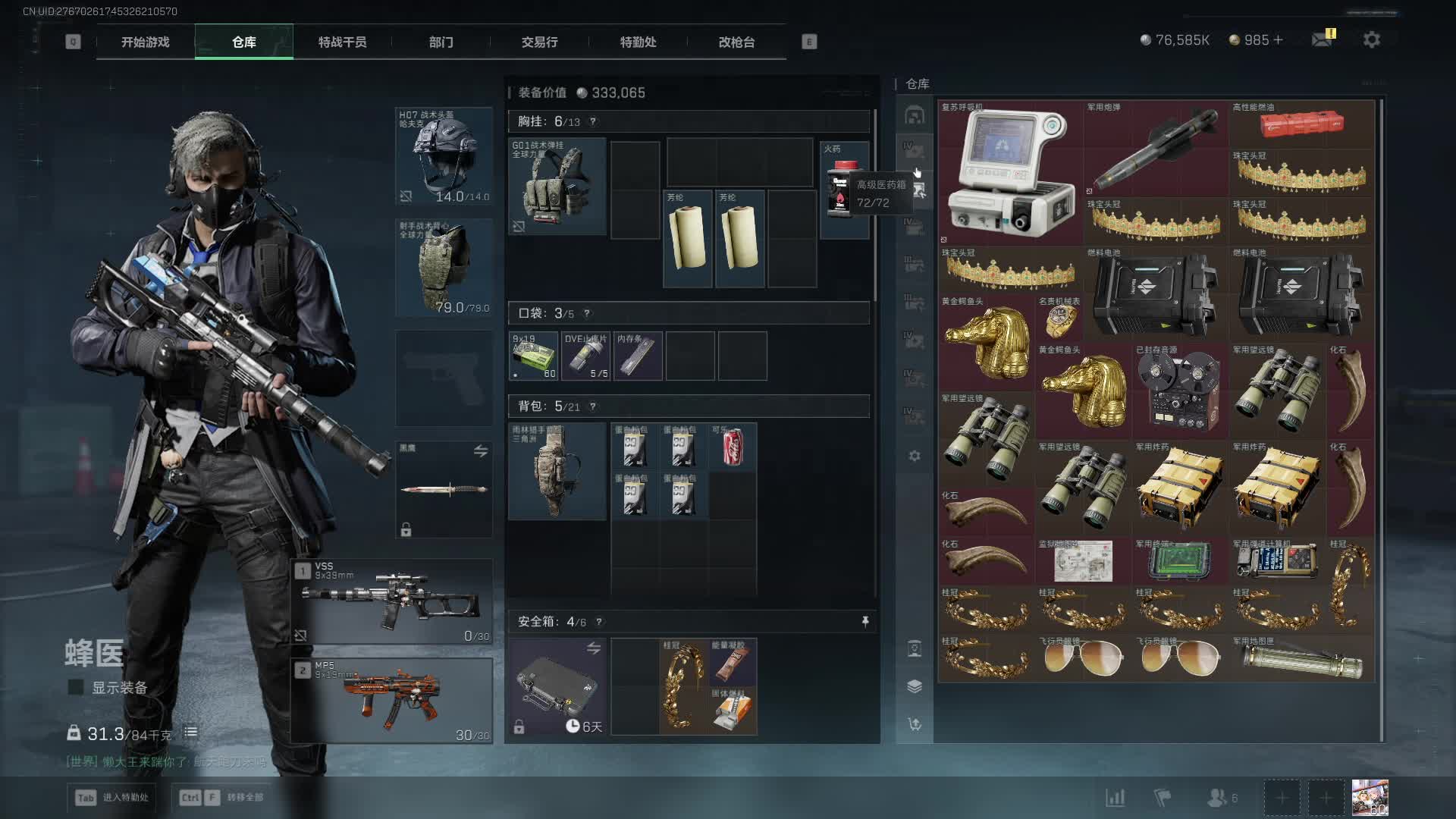
Task: Click the 内存条 item in pockets
Action: [x=637, y=356]
